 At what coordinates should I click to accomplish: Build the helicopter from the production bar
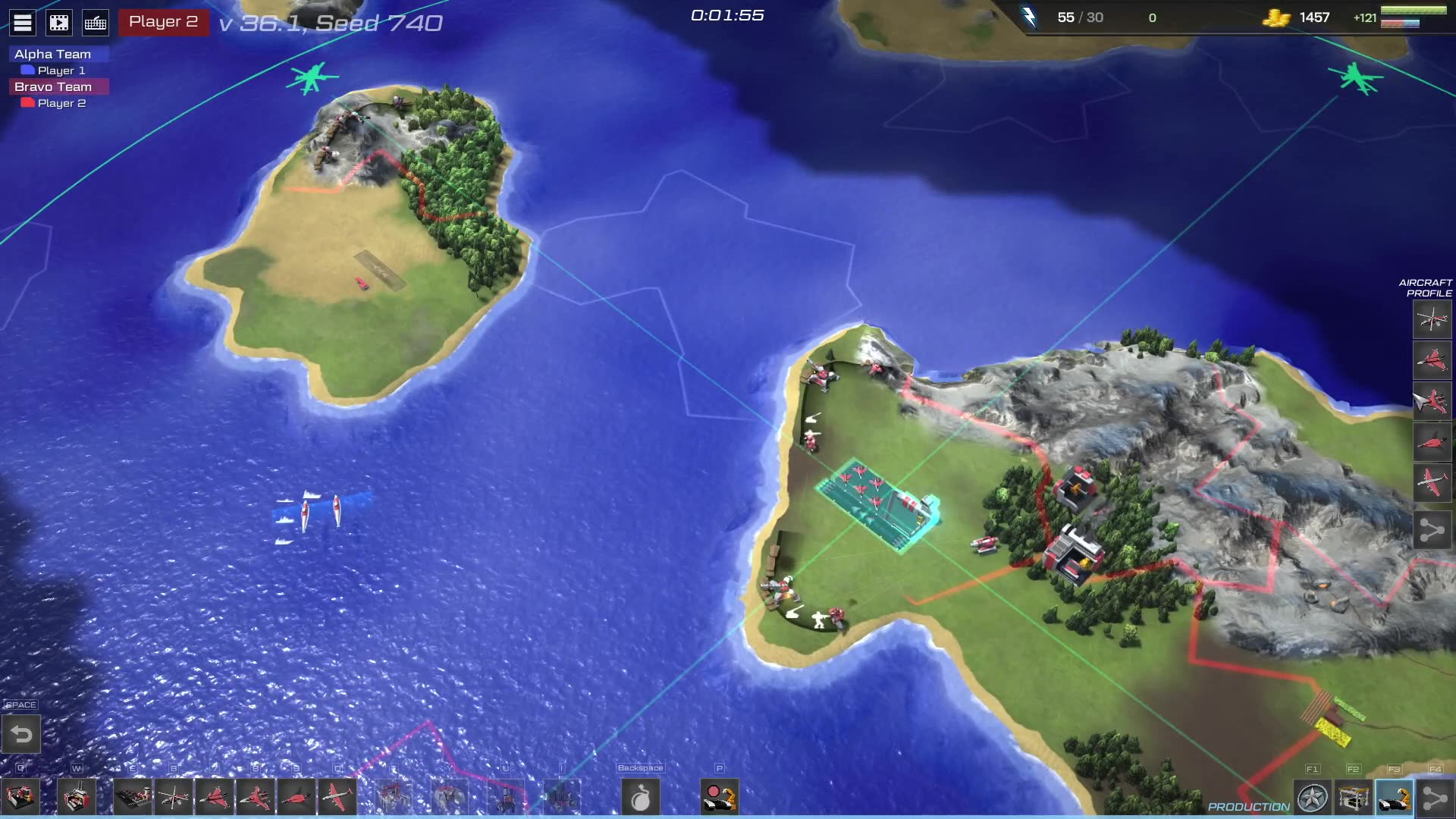[x=174, y=798]
